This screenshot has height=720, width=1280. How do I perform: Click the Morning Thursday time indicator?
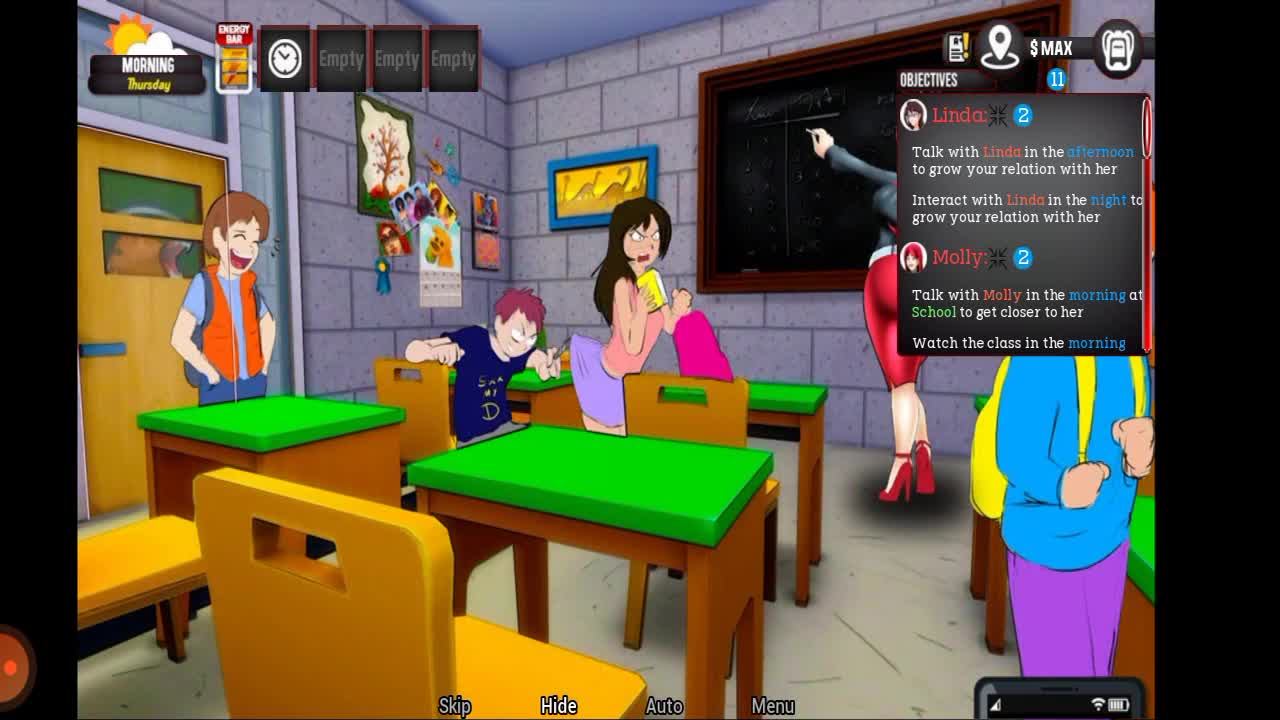coord(147,73)
